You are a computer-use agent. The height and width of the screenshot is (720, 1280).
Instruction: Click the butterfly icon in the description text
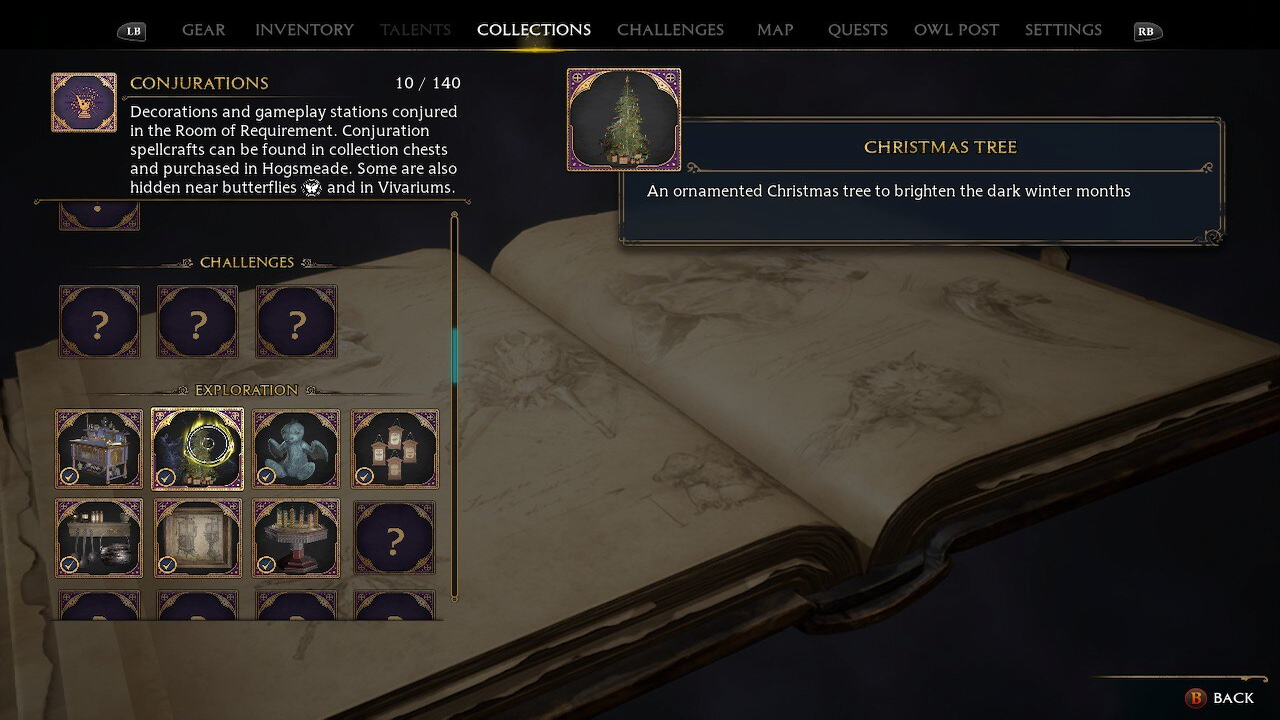point(311,187)
